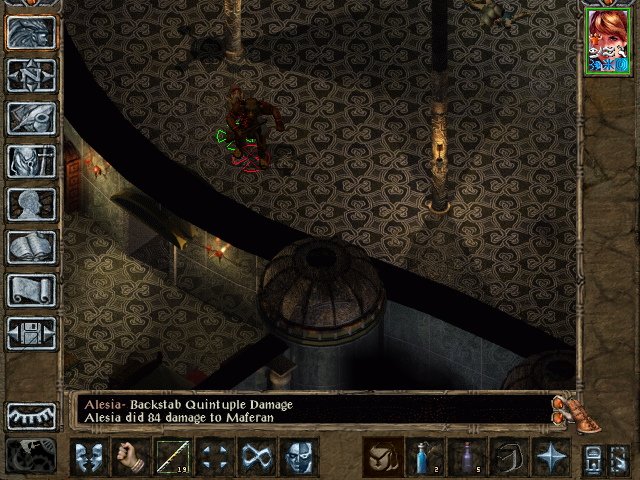Open the mage spellbook button
The width and height of the screenshot is (640, 480).
31,247
